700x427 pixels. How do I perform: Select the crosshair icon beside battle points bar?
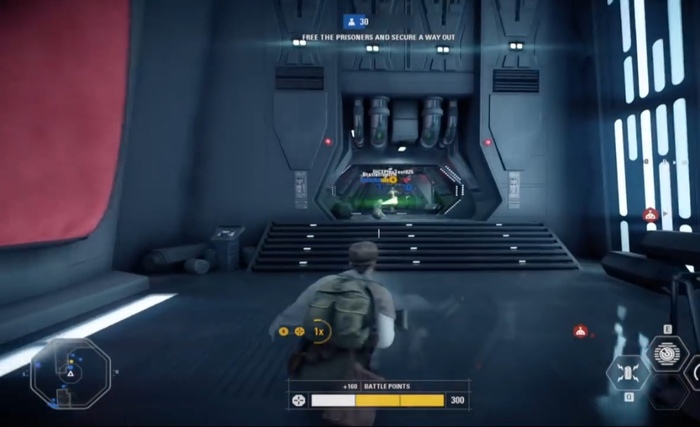coord(298,400)
